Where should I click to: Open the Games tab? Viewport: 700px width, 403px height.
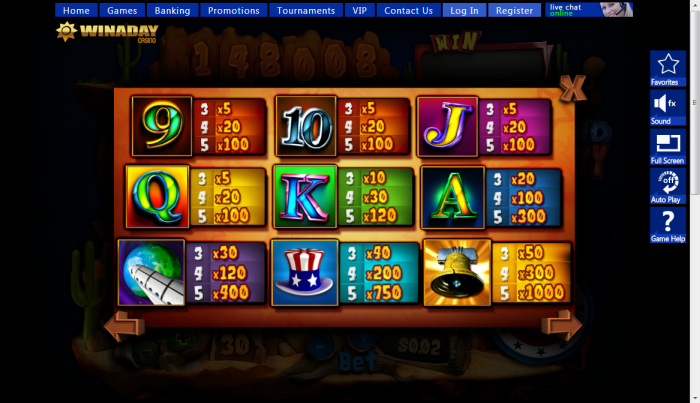point(122,11)
